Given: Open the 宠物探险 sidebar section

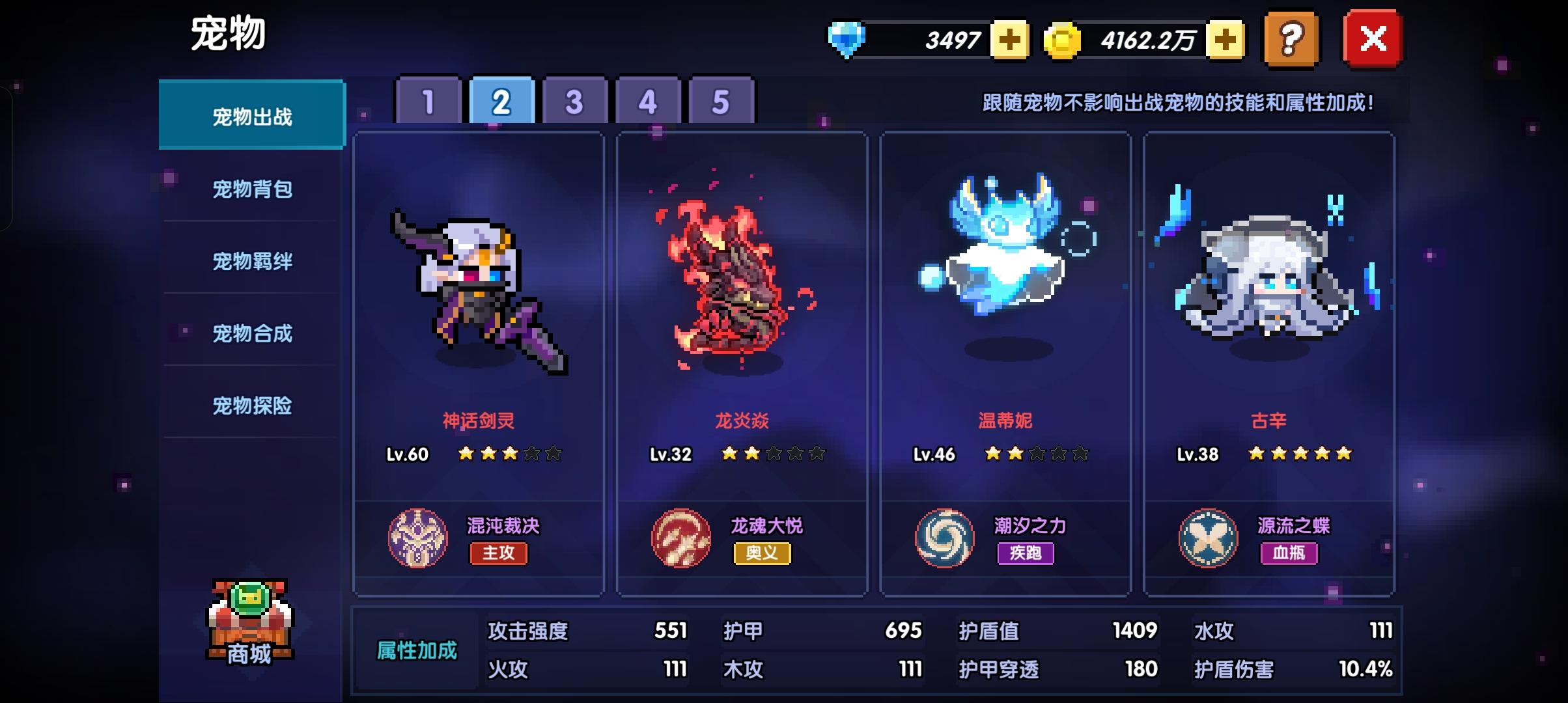Looking at the screenshot, I should coord(253,406).
